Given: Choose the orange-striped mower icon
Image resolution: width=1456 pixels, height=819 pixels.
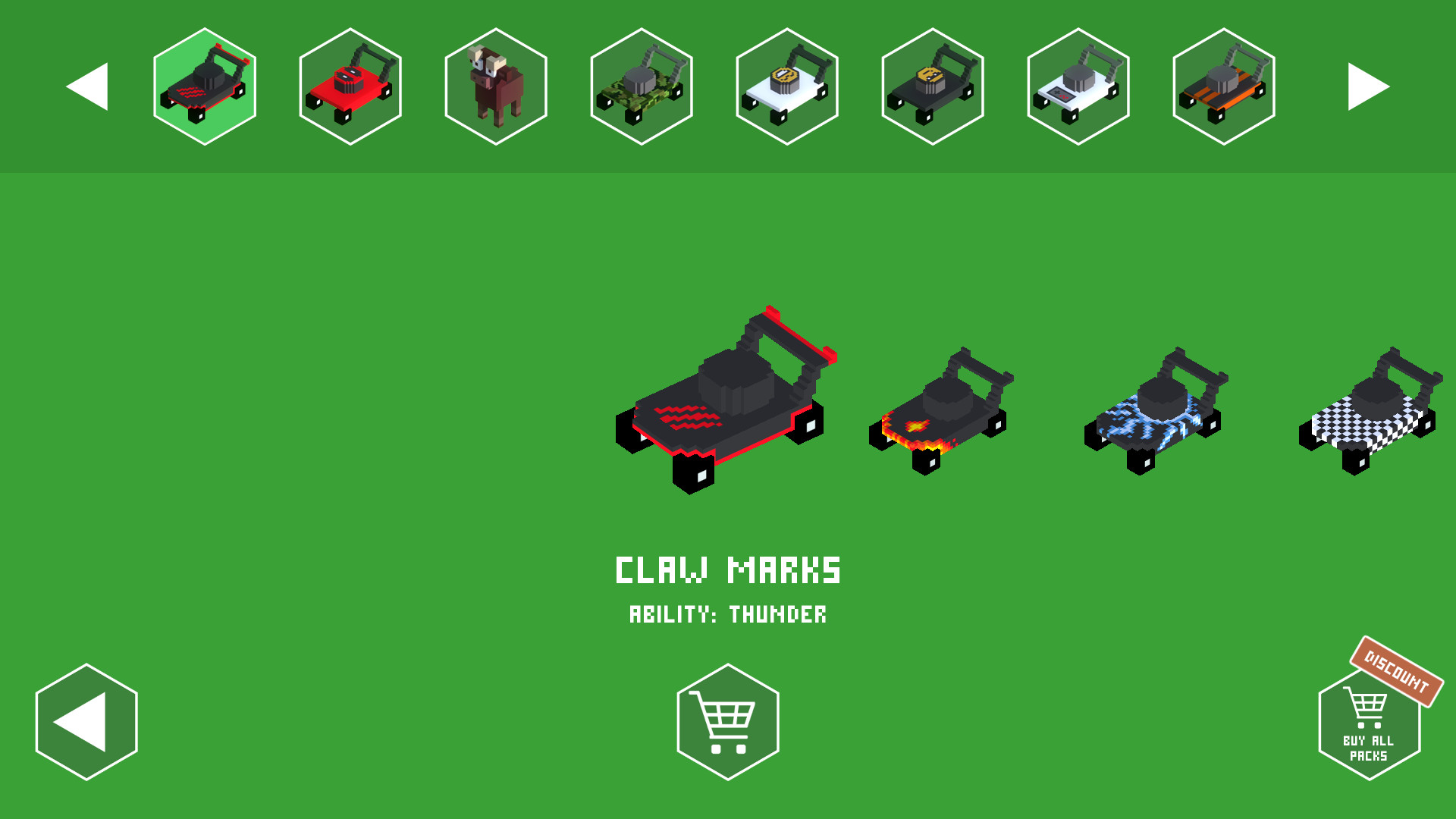Looking at the screenshot, I should point(1224,86).
